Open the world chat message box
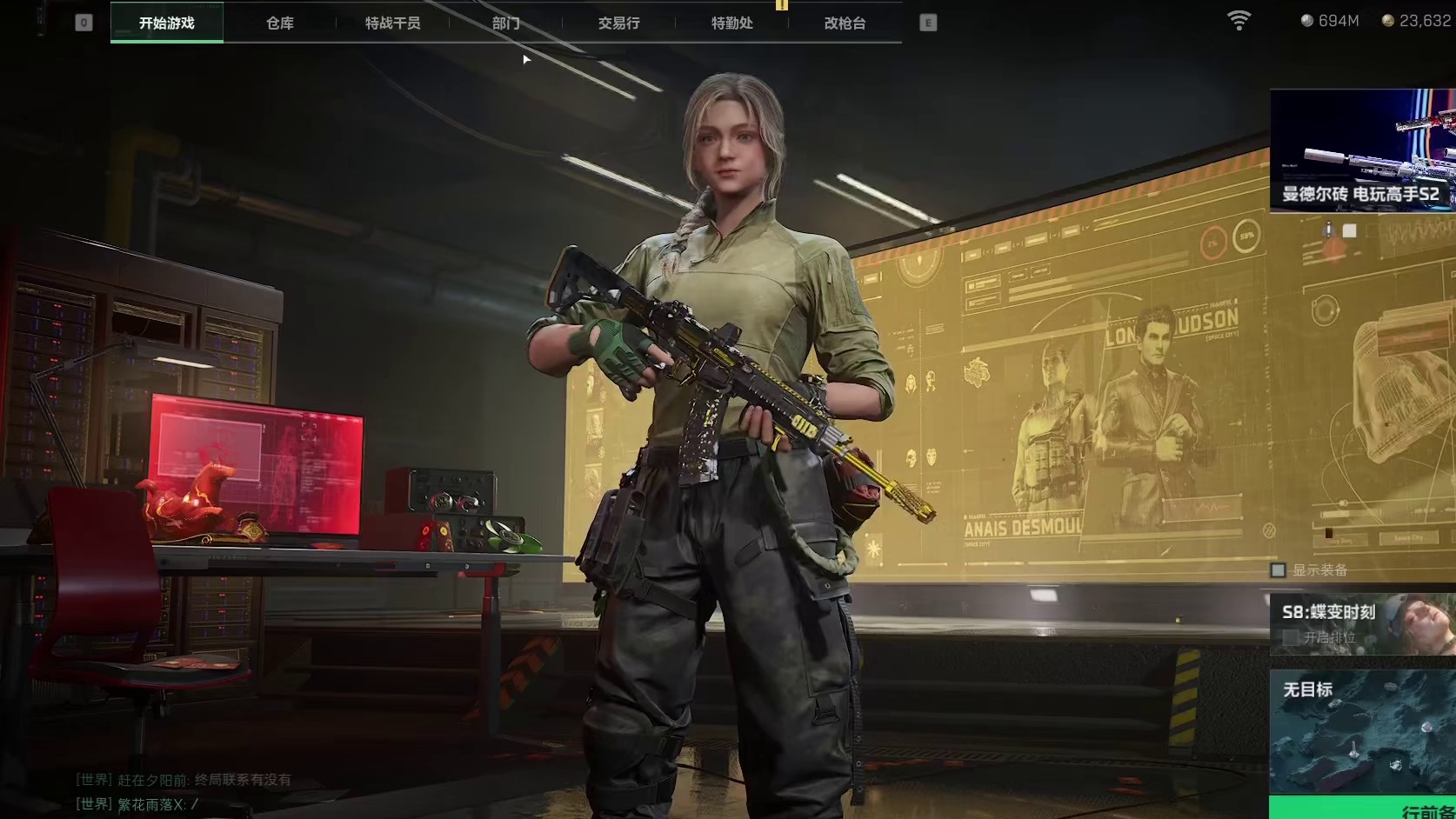This screenshot has width=1456, height=819. (183, 793)
